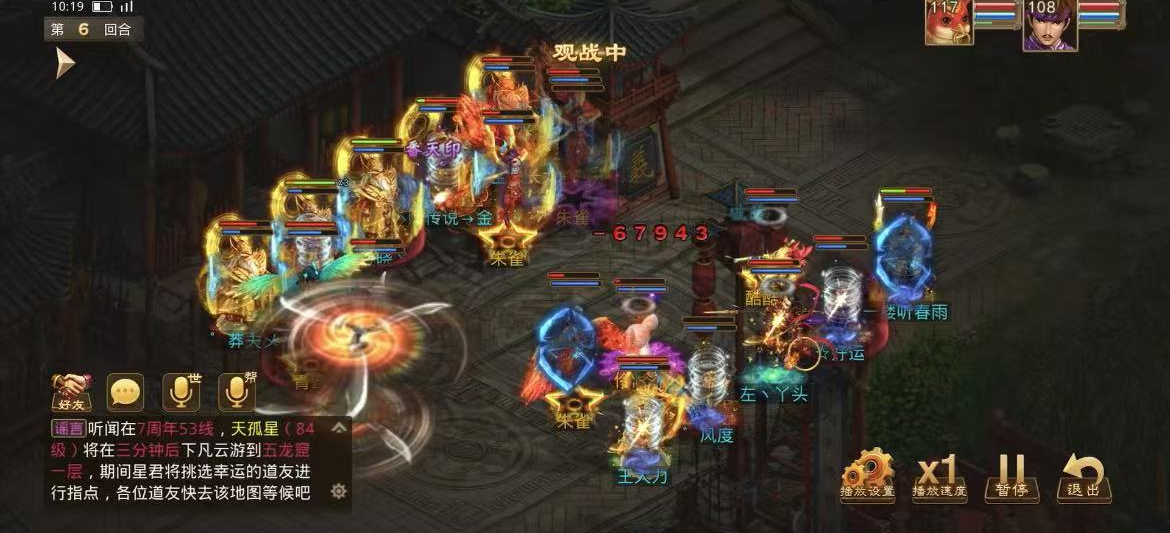Open chat settings gear icon
The width and height of the screenshot is (1170, 533).
[338, 491]
